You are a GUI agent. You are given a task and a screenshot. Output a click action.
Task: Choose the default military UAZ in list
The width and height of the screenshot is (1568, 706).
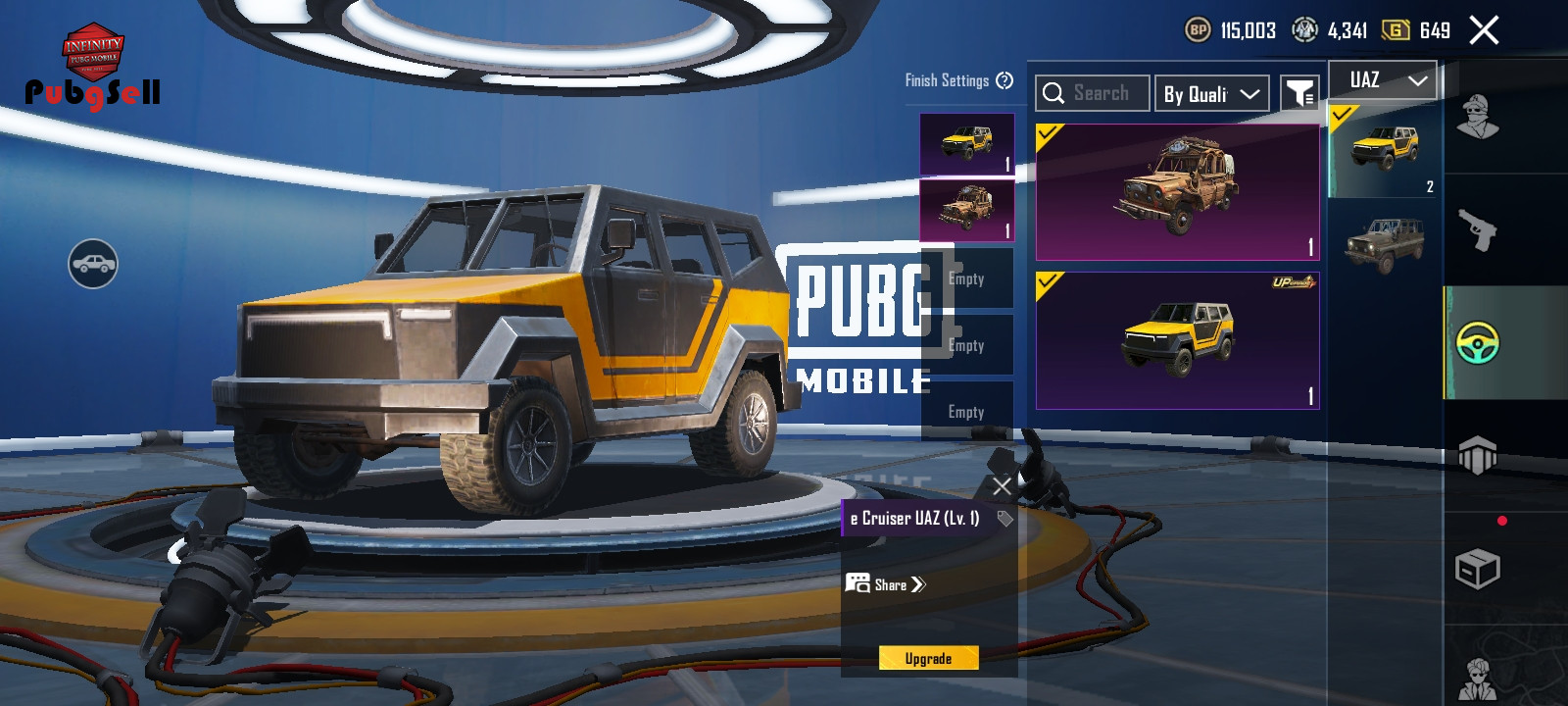(1384, 244)
